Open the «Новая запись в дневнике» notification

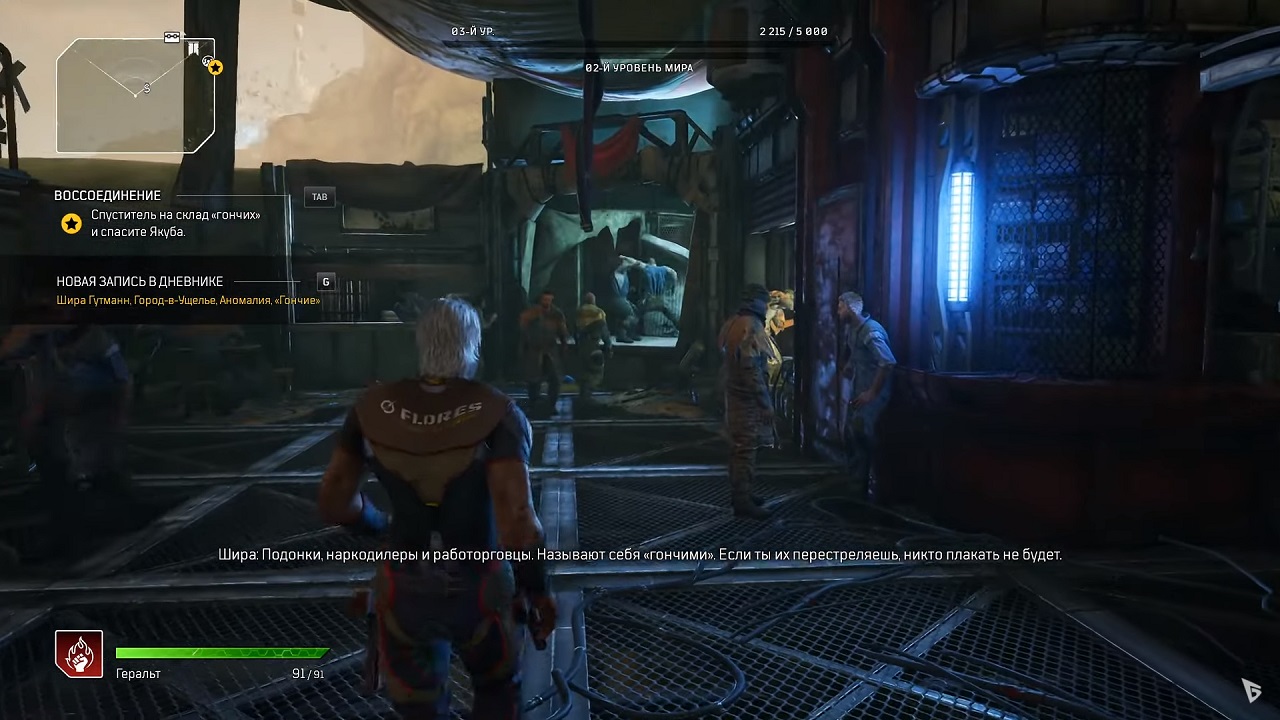(x=140, y=282)
